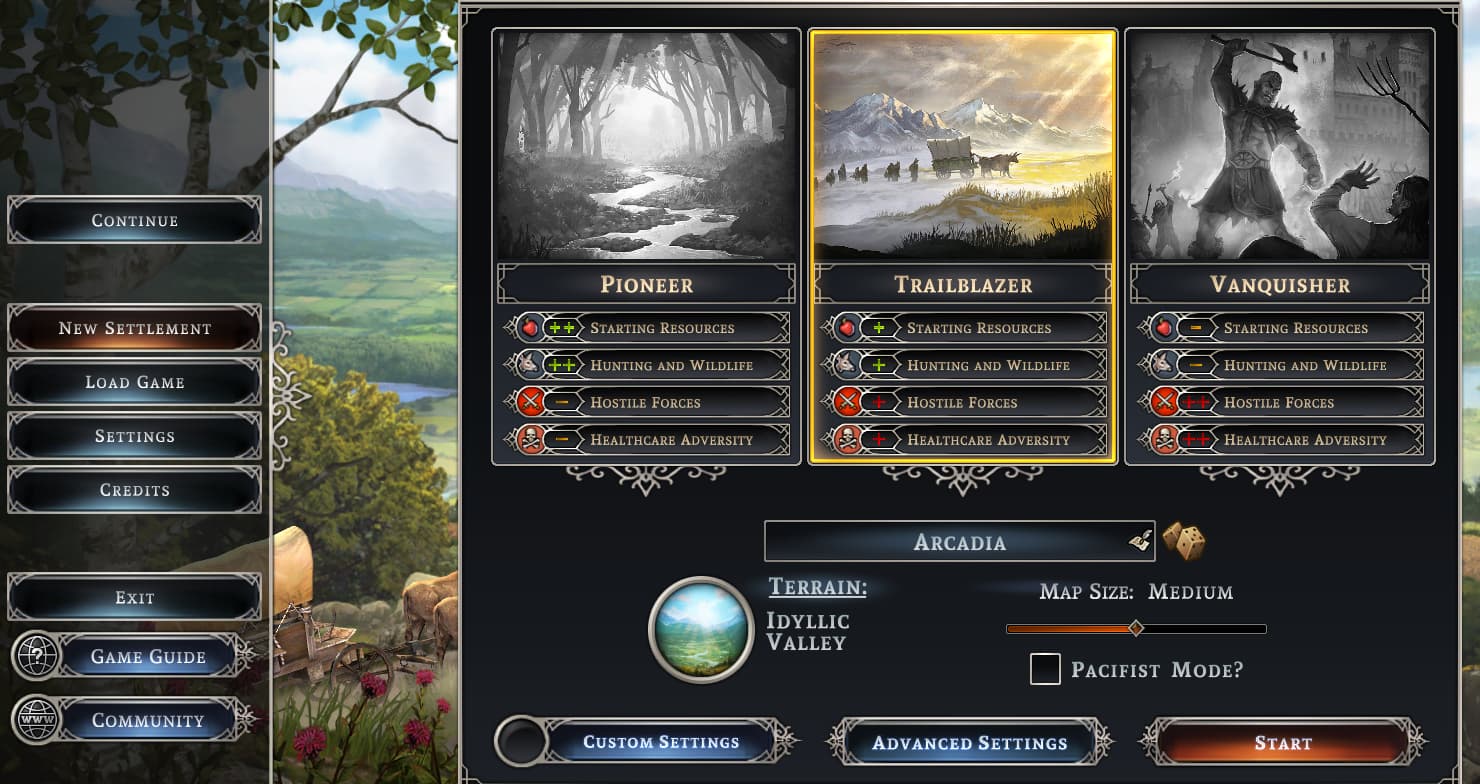Start the new settlement
Screen dimensions: 1480x784
click(1283, 743)
